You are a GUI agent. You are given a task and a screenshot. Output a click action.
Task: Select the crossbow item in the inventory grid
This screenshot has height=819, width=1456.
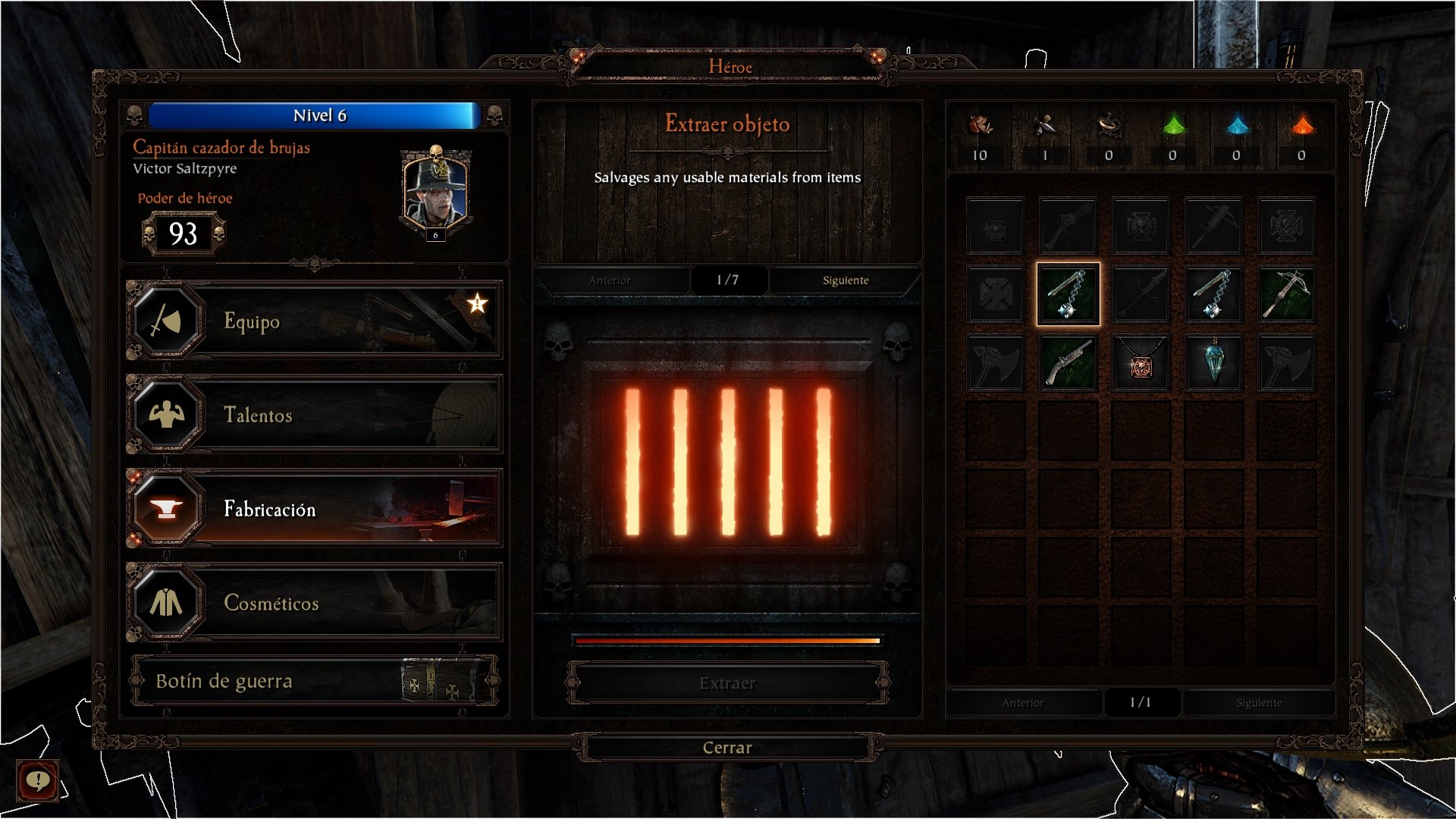tap(1287, 295)
